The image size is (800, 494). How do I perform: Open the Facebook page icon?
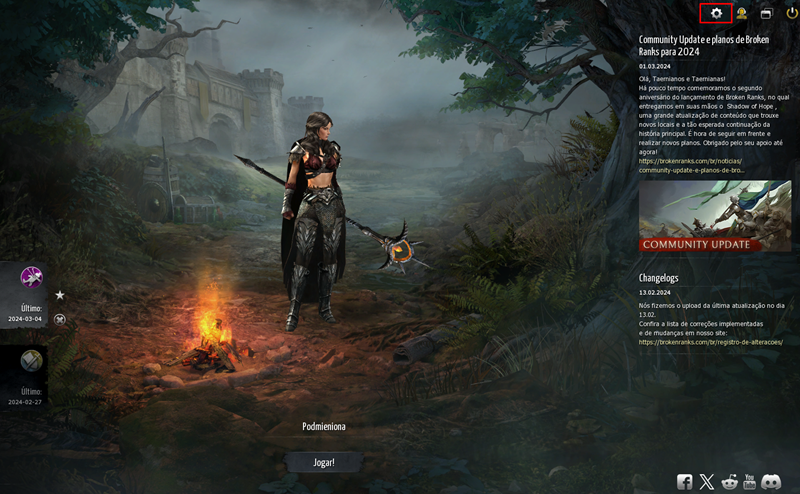(685, 482)
